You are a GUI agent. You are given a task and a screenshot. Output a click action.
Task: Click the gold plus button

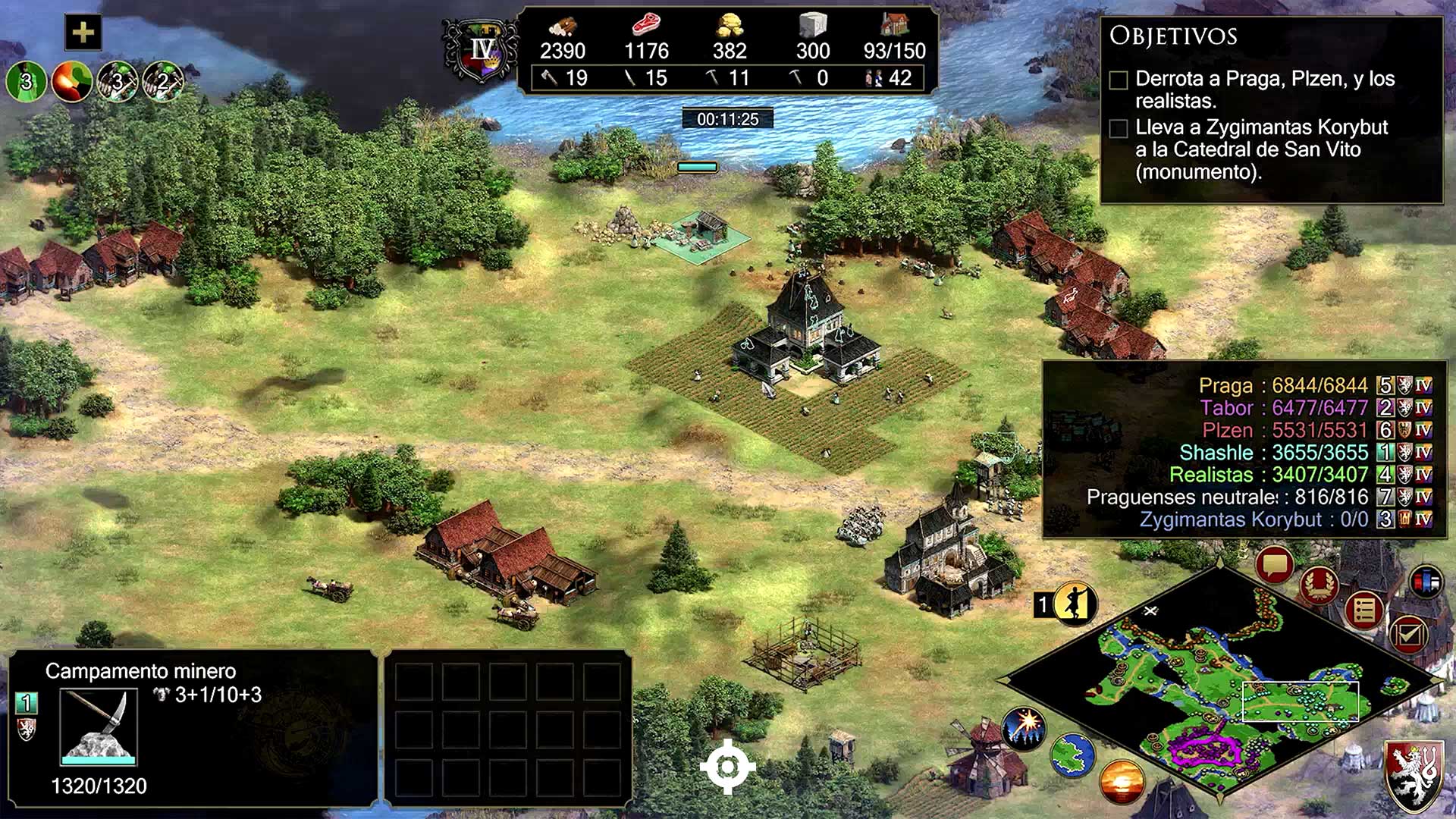[83, 33]
